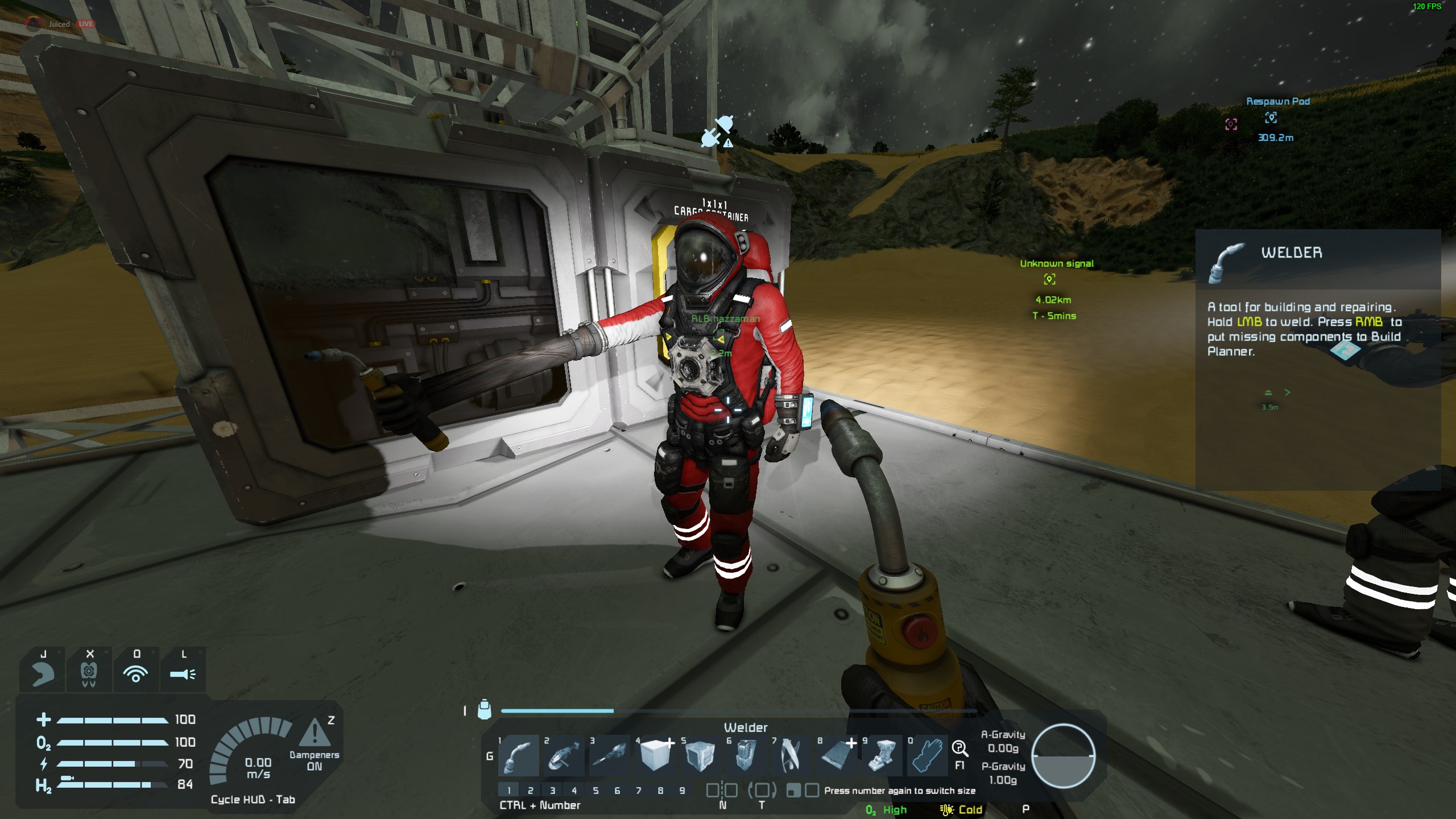
Task: Select the empty hand glove slot
Action: click(928, 756)
